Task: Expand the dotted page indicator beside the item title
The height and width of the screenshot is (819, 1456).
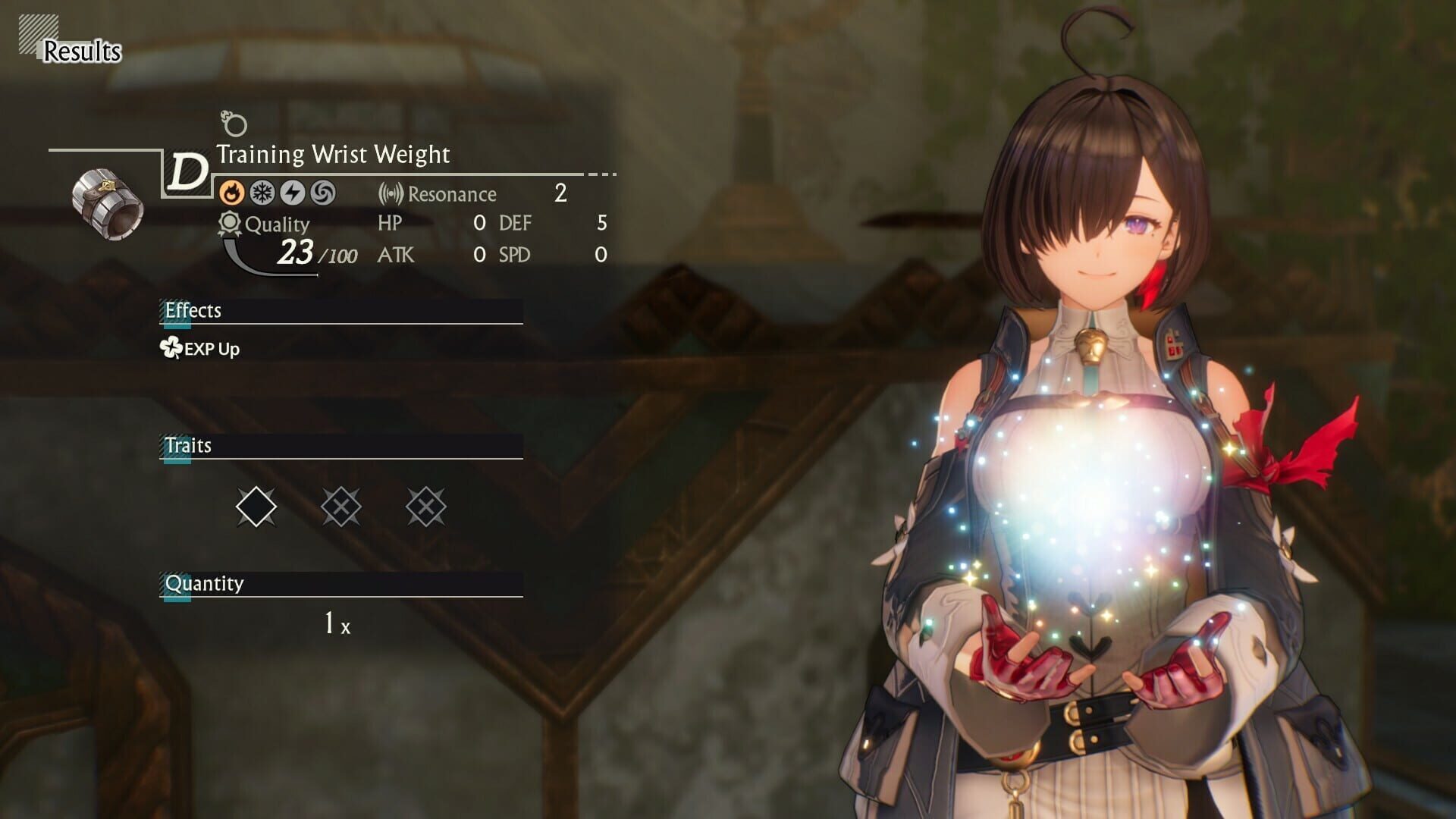Action: (599, 175)
